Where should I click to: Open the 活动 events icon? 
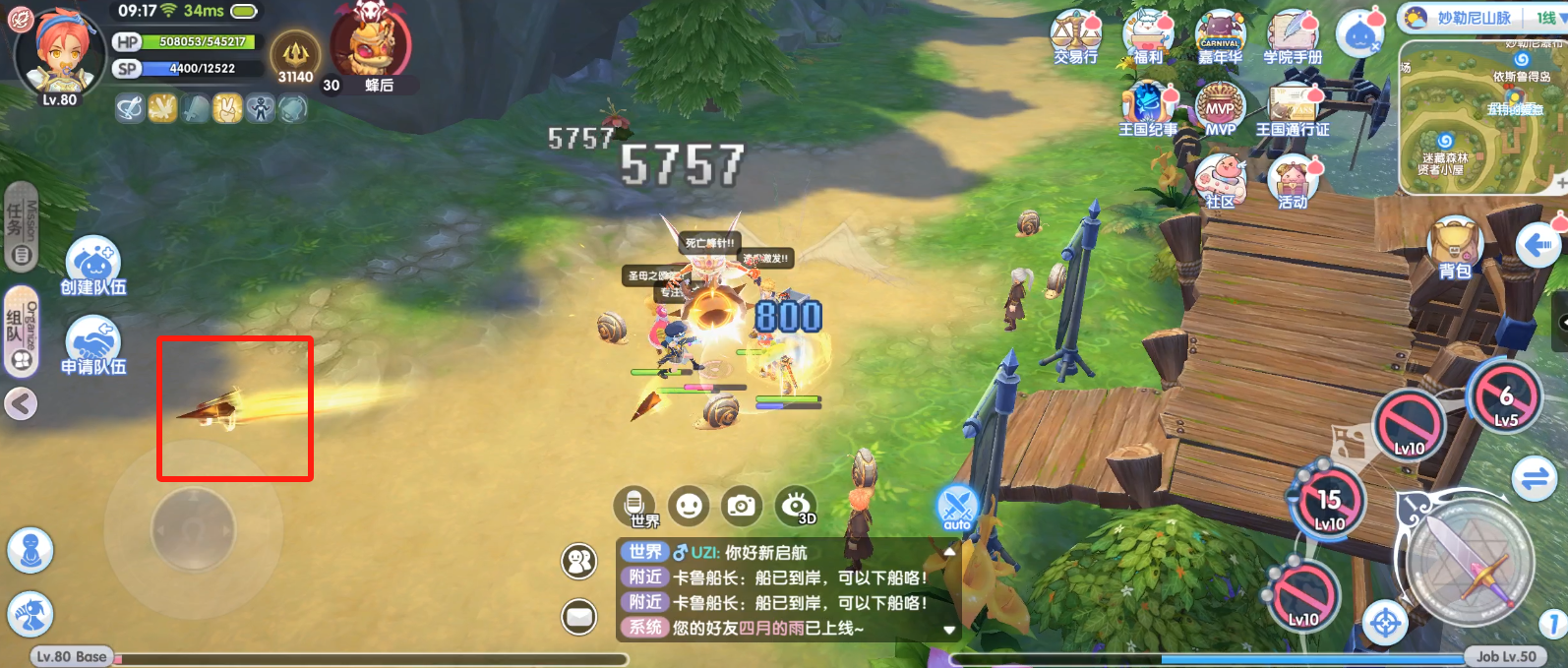pos(1293,181)
